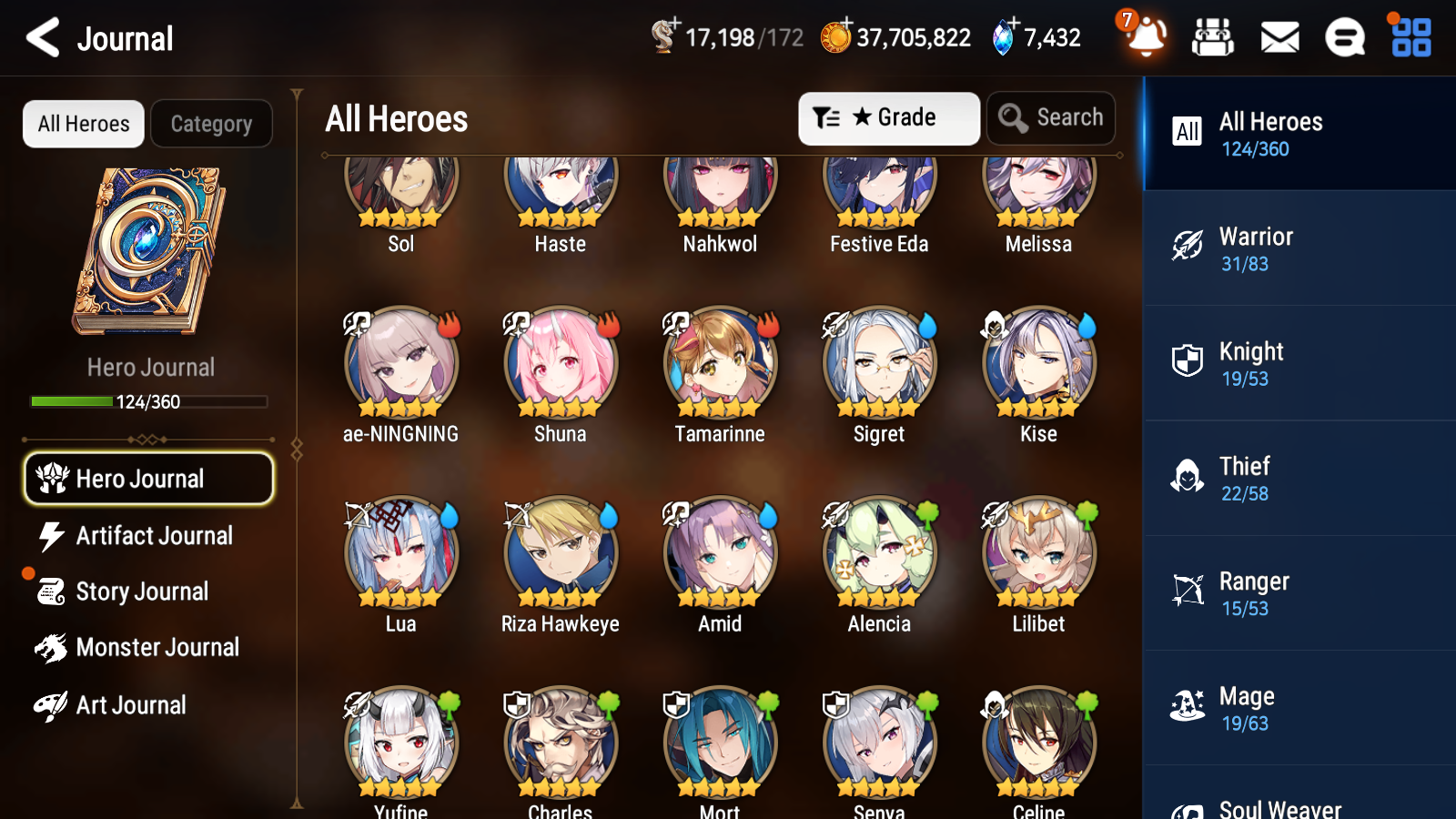Screen dimensions: 1456x819
Task: Open the inventory chest icon
Action: pyautogui.click(x=1213, y=38)
